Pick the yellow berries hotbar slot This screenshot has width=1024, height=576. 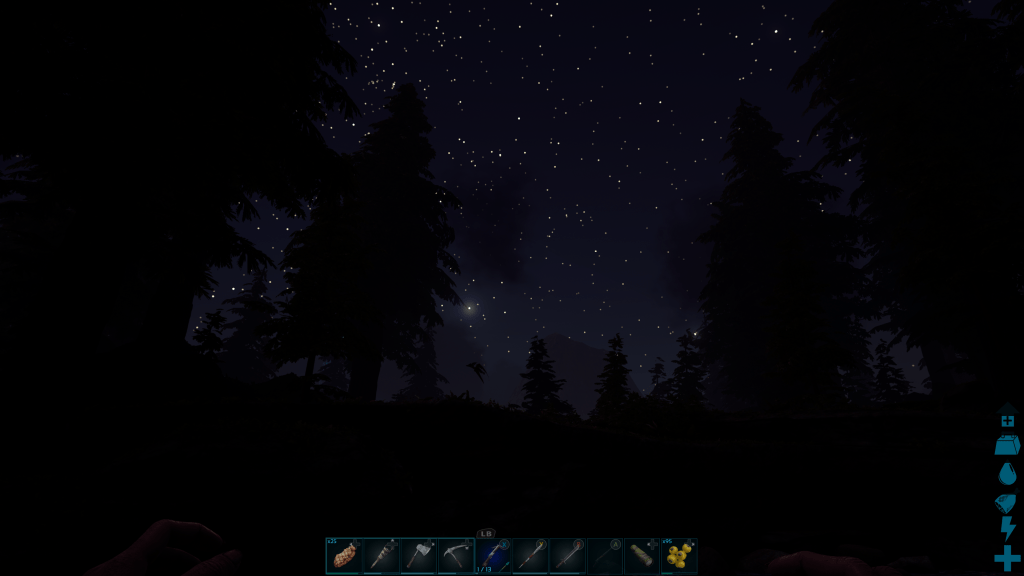point(679,555)
